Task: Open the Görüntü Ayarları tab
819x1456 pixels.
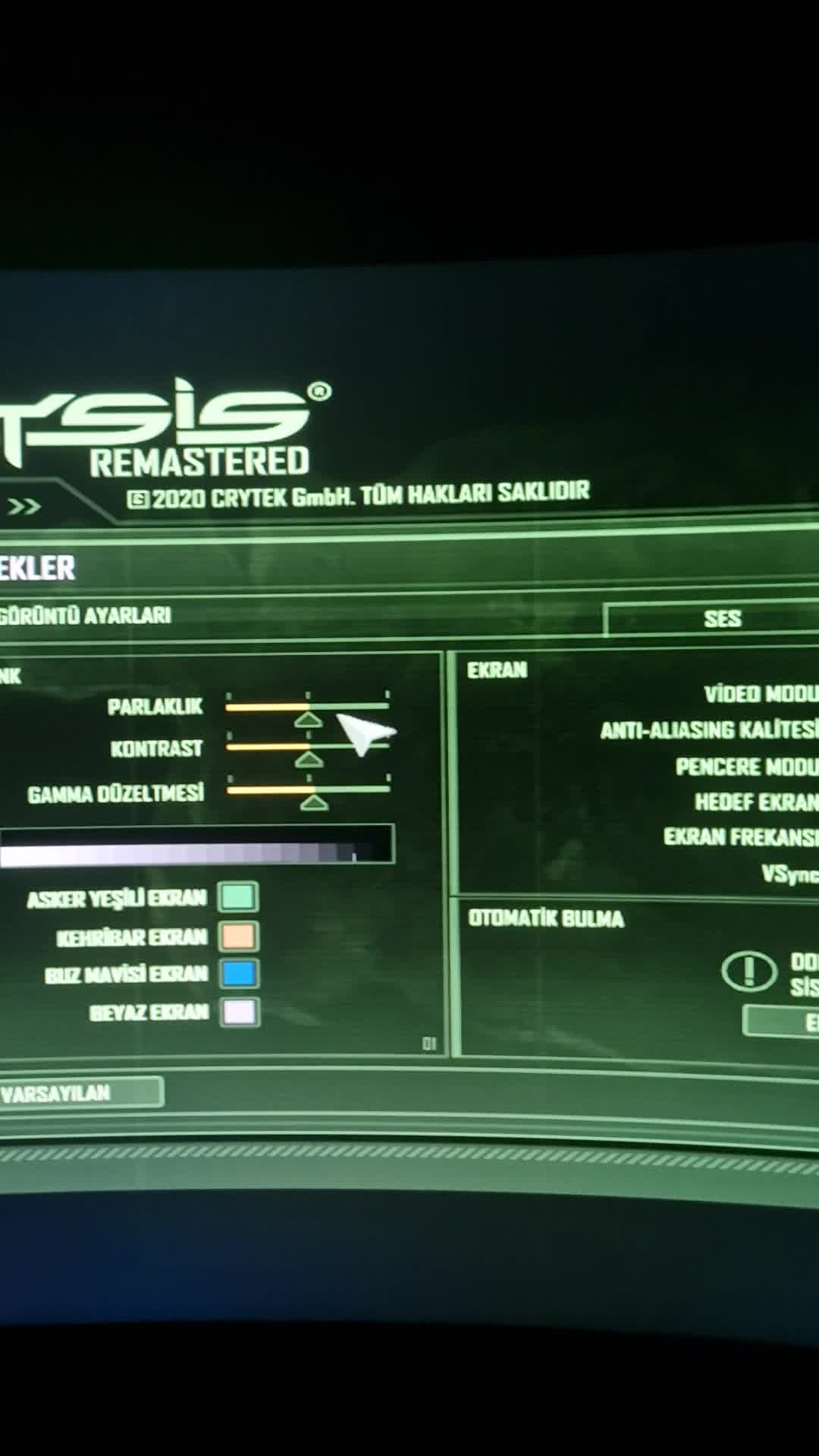Action: click(85, 615)
